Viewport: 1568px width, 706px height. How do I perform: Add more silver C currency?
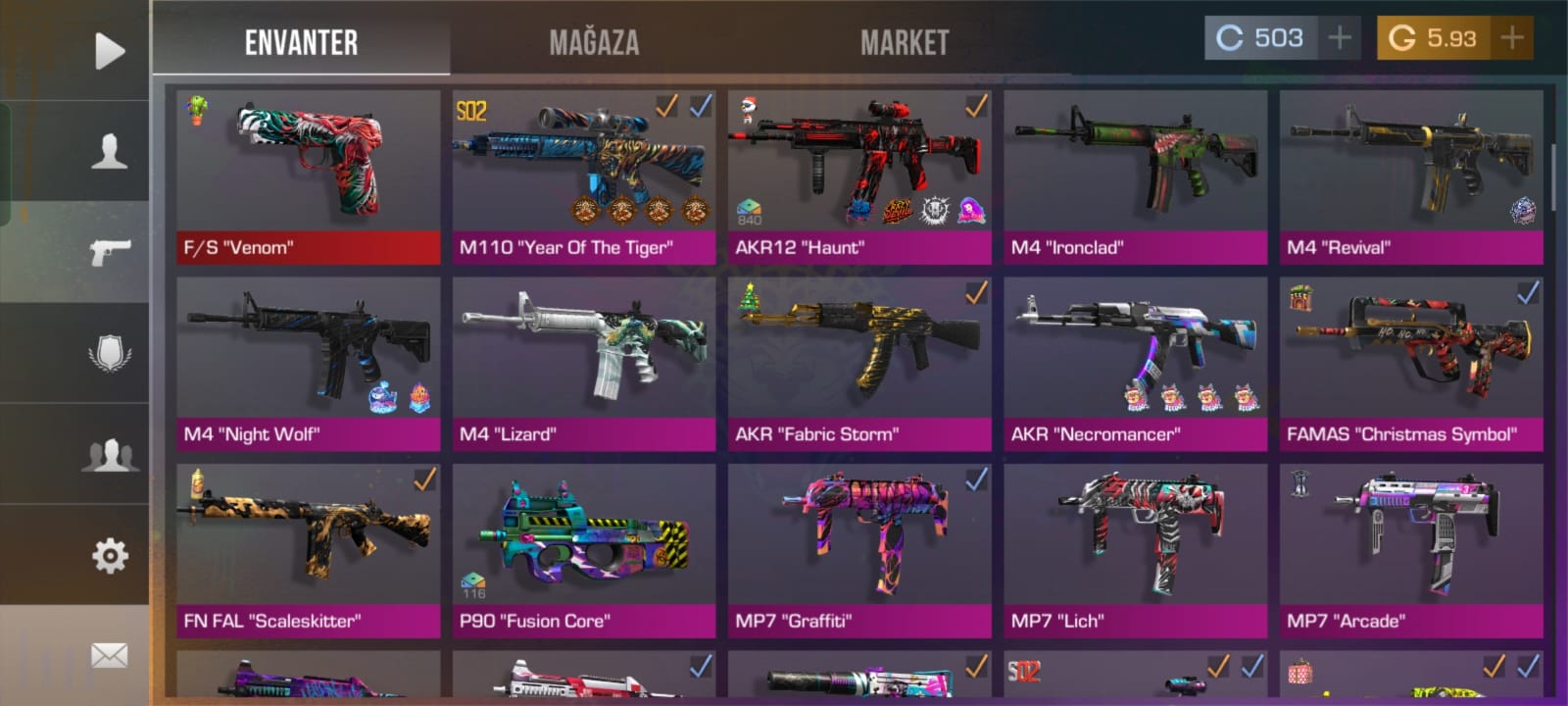click(1339, 38)
